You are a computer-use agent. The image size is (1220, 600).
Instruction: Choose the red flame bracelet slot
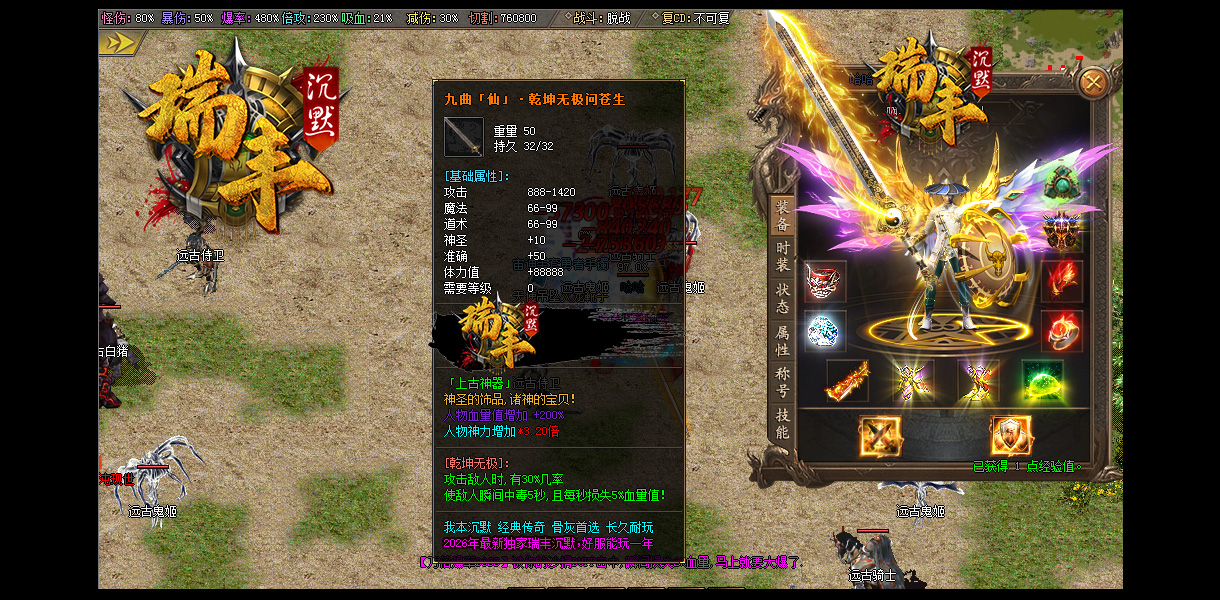1062,281
